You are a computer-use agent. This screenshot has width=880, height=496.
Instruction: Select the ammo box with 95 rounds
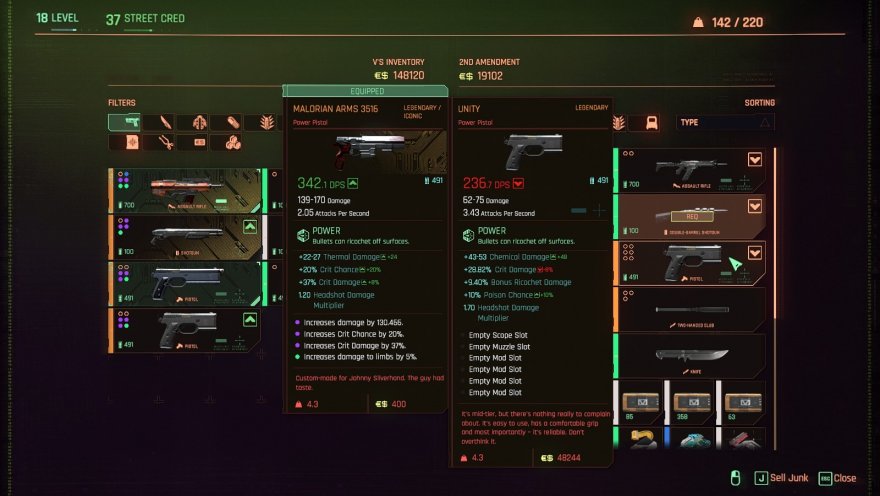coord(642,402)
